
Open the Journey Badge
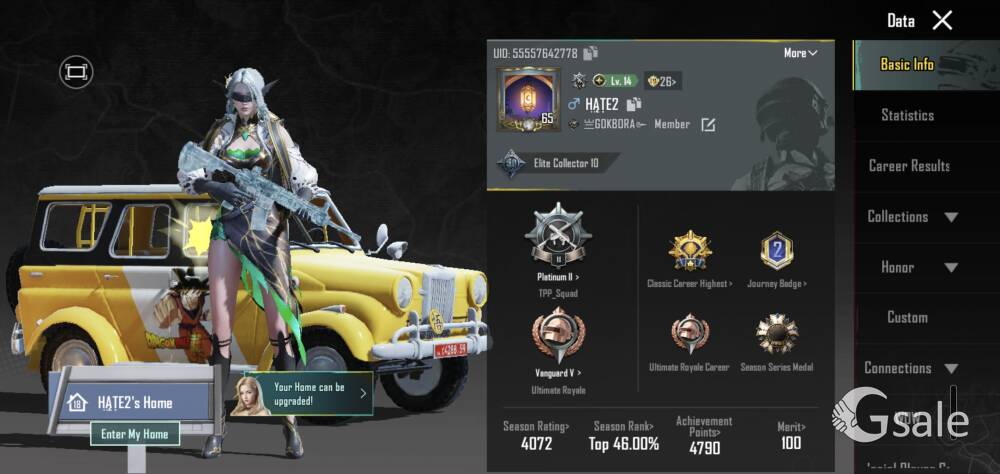pos(777,253)
